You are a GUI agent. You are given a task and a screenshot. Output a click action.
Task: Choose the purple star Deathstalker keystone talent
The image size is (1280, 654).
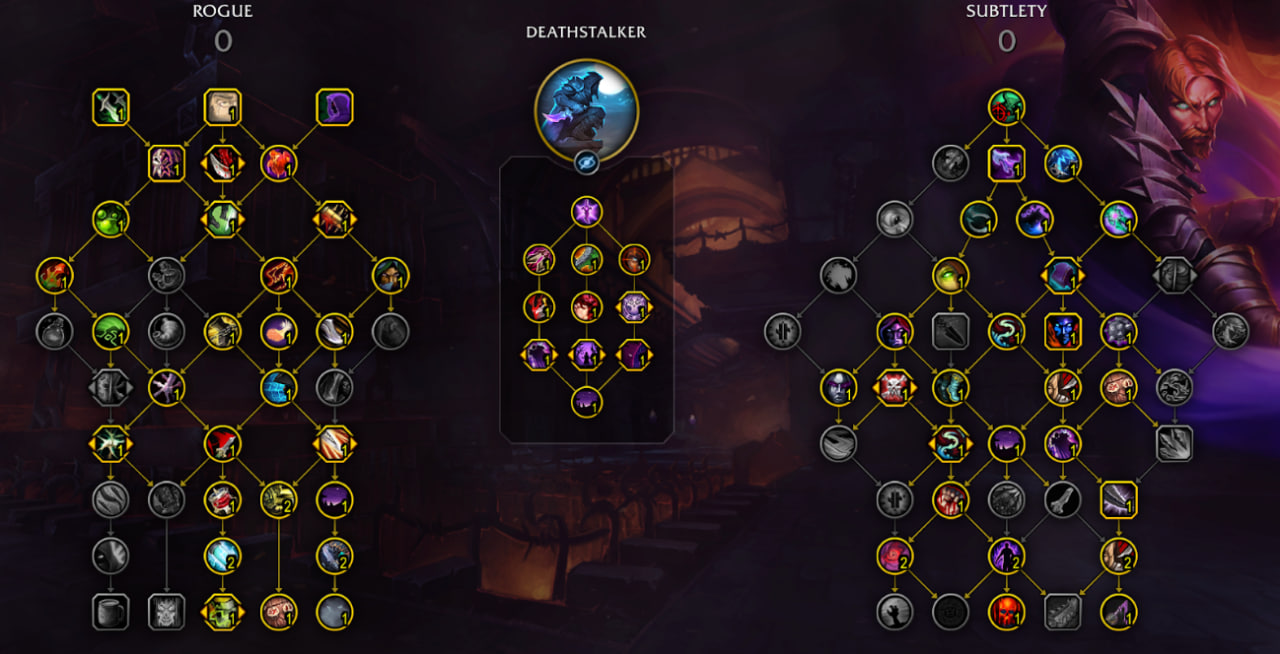tap(587, 212)
